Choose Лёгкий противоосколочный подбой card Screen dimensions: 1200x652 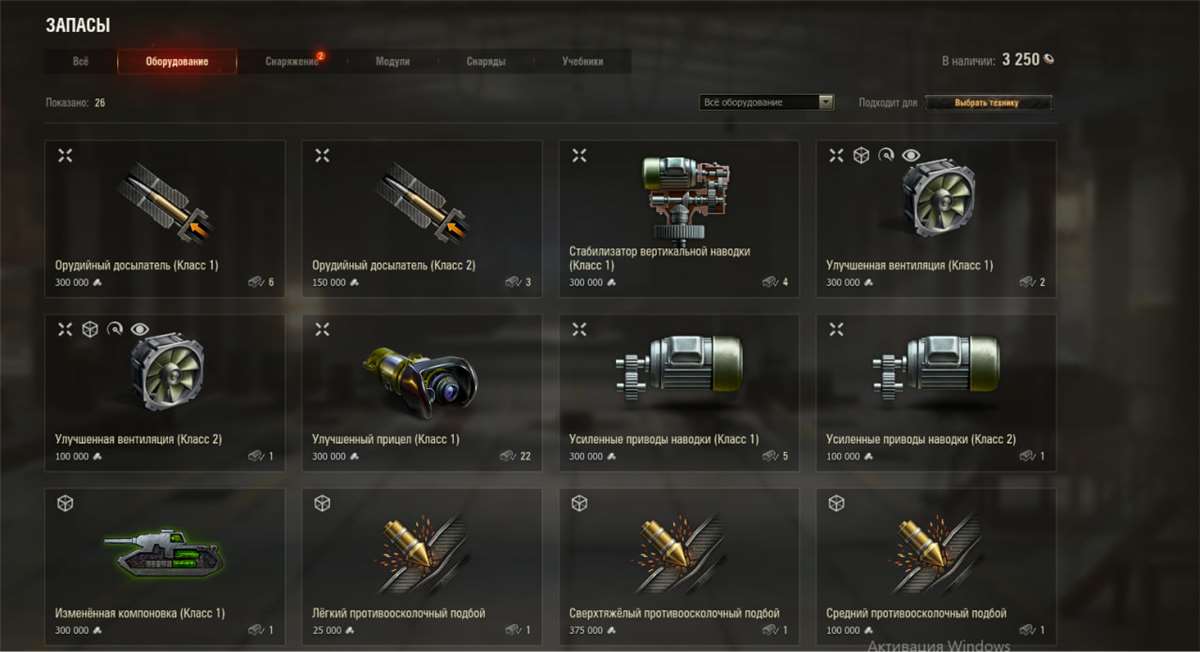click(422, 566)
